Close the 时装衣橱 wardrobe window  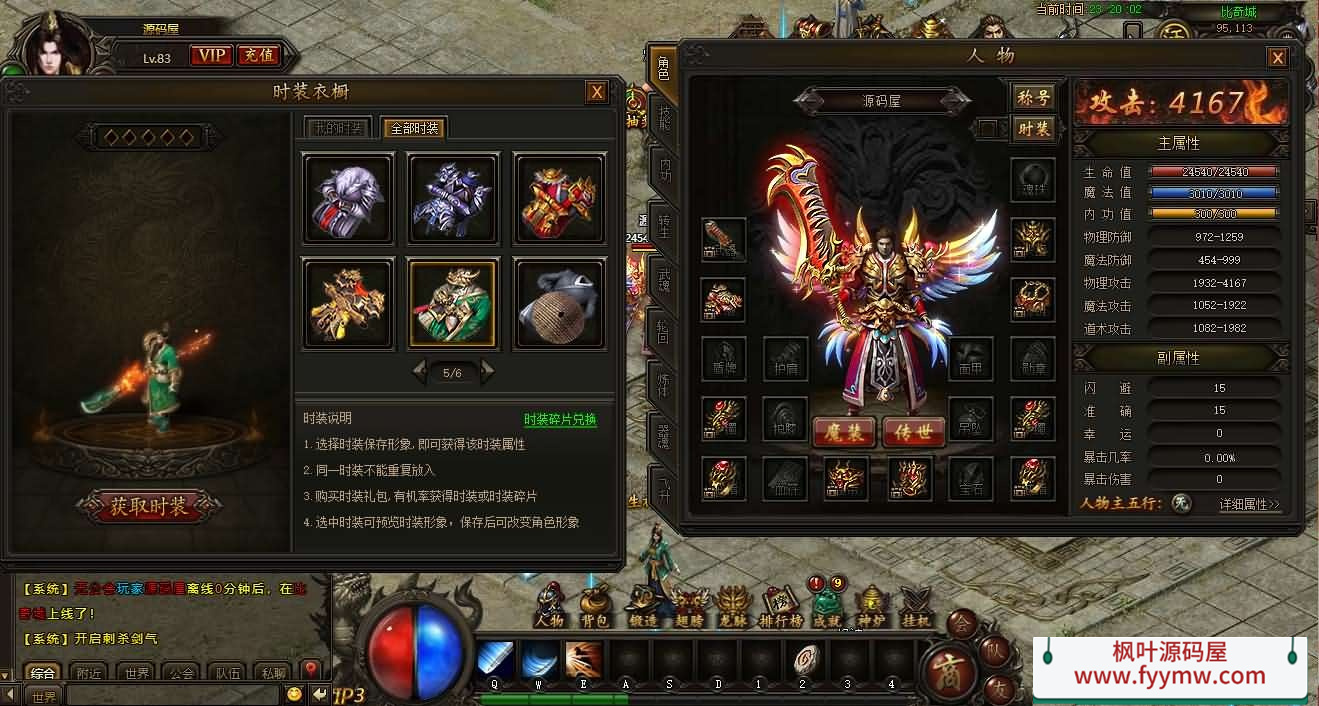(x=596, y=92)
